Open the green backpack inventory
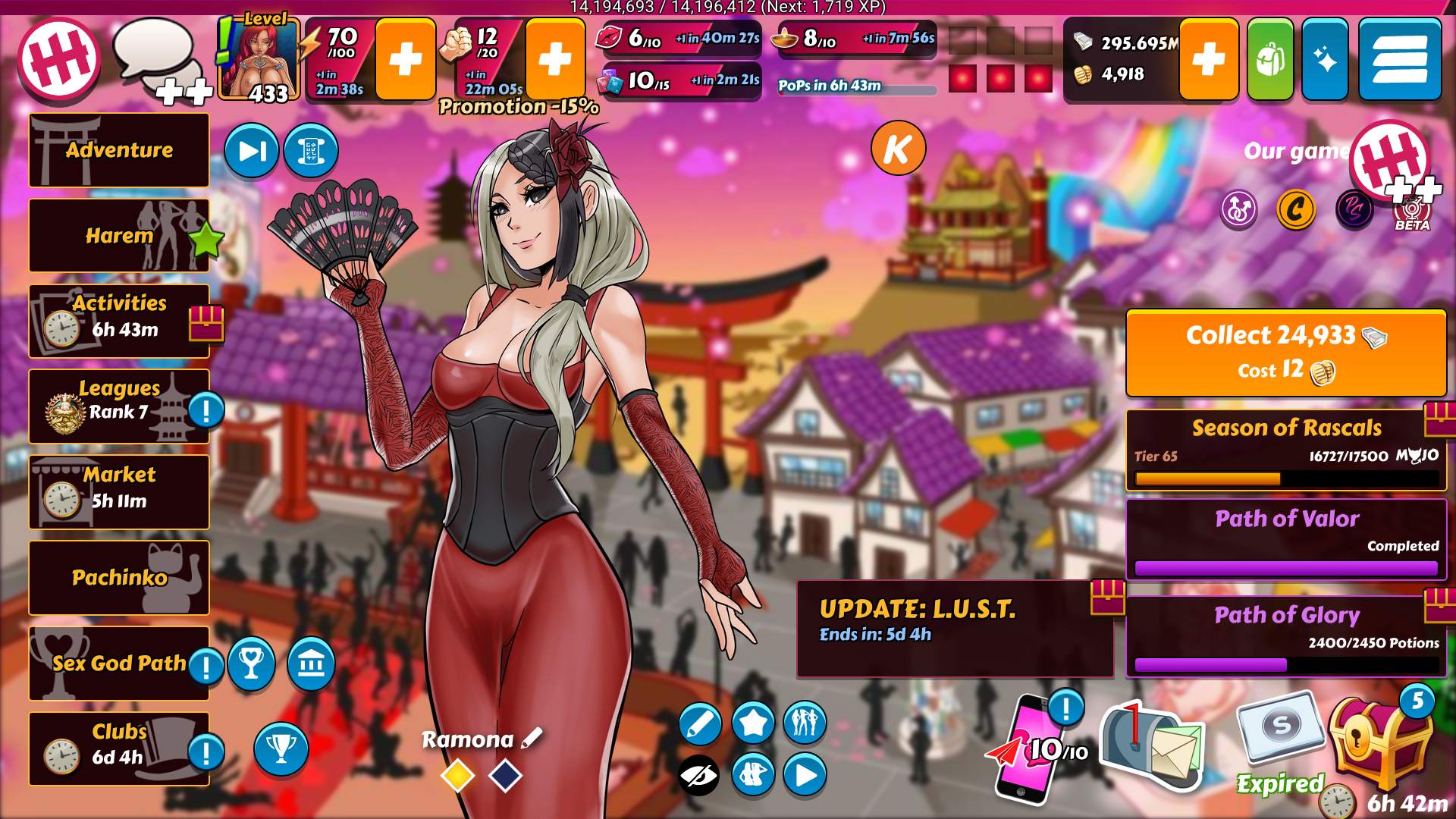This screenshot has height=819, width=1456. 1270,60
